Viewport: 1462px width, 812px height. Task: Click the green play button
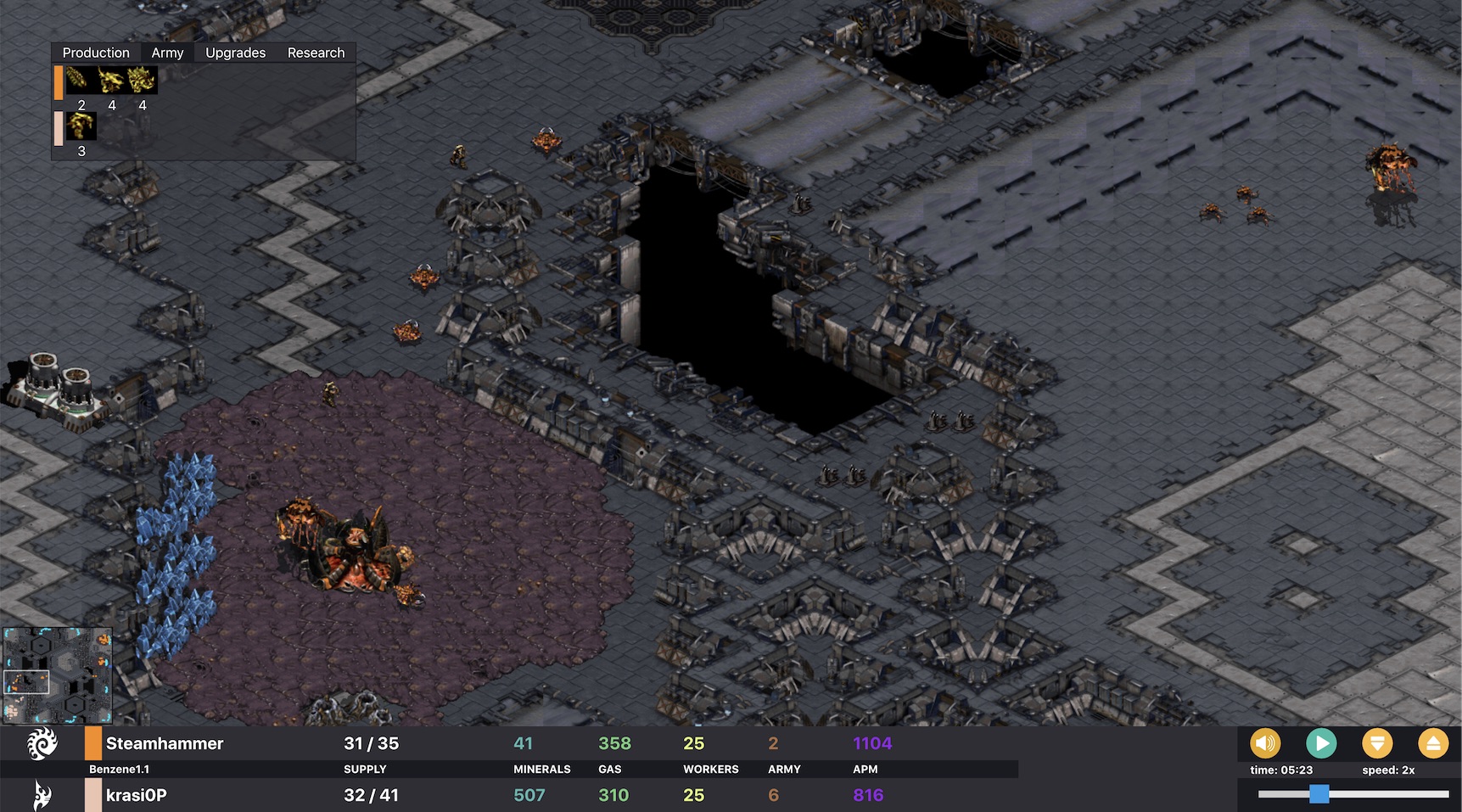pos(1321,742)
